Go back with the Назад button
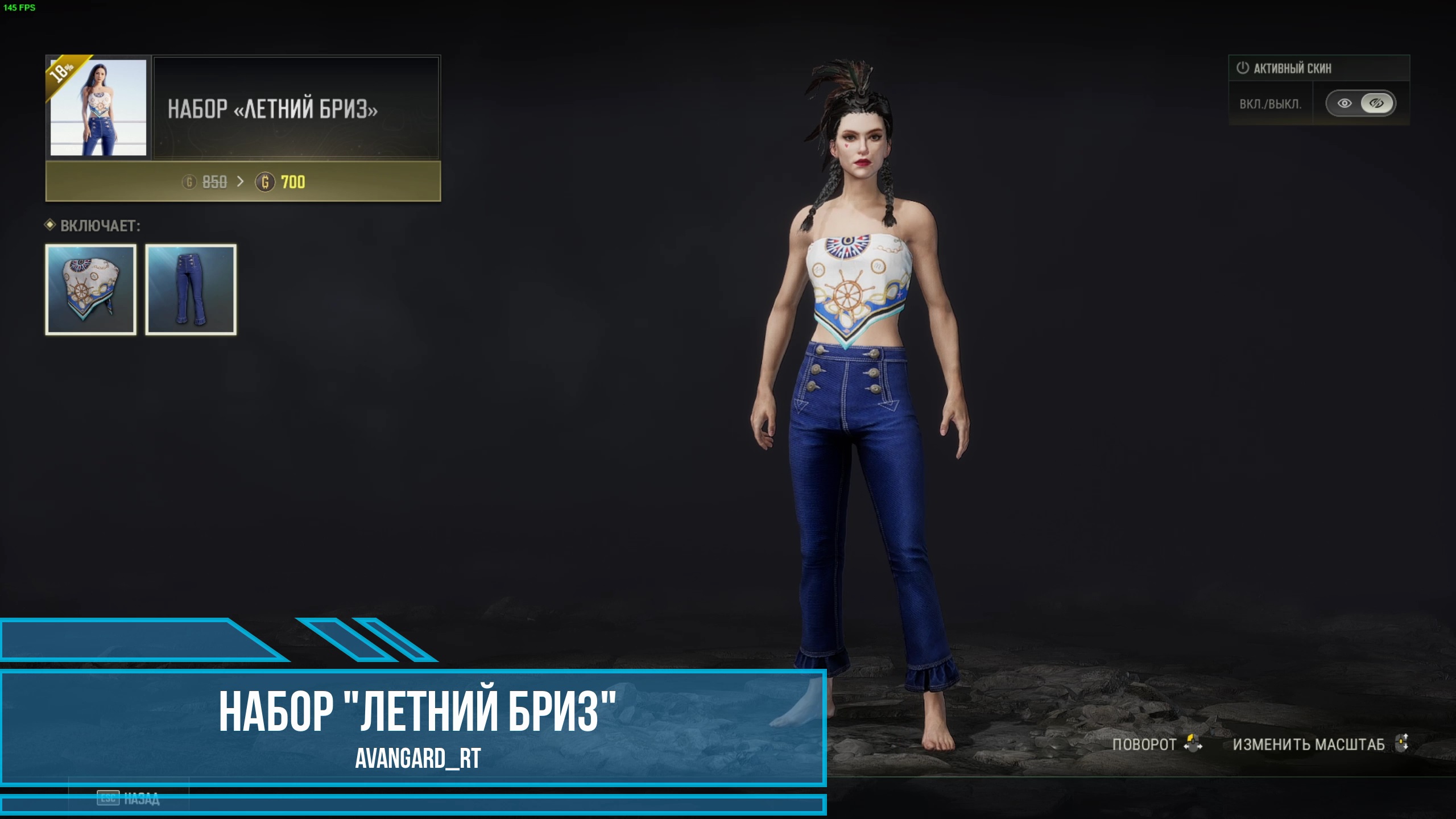Image resolution: width=1456 pixels, height=819 pixels. pos(129,799)
